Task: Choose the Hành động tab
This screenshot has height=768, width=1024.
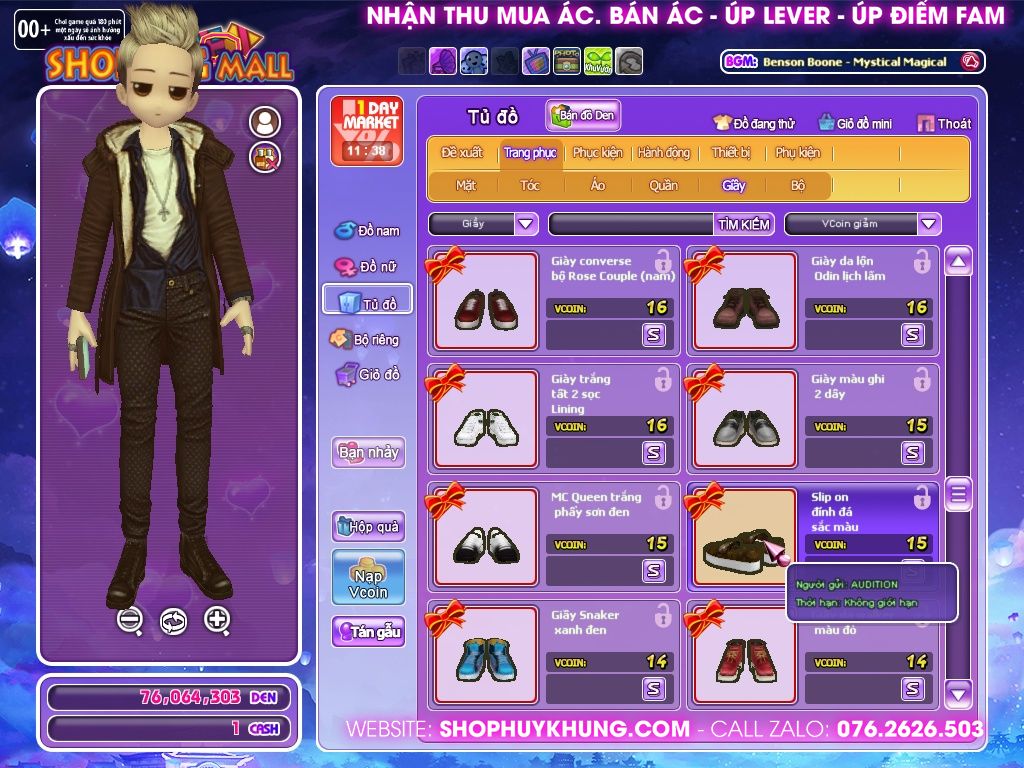Action: (x=664, y=153)
